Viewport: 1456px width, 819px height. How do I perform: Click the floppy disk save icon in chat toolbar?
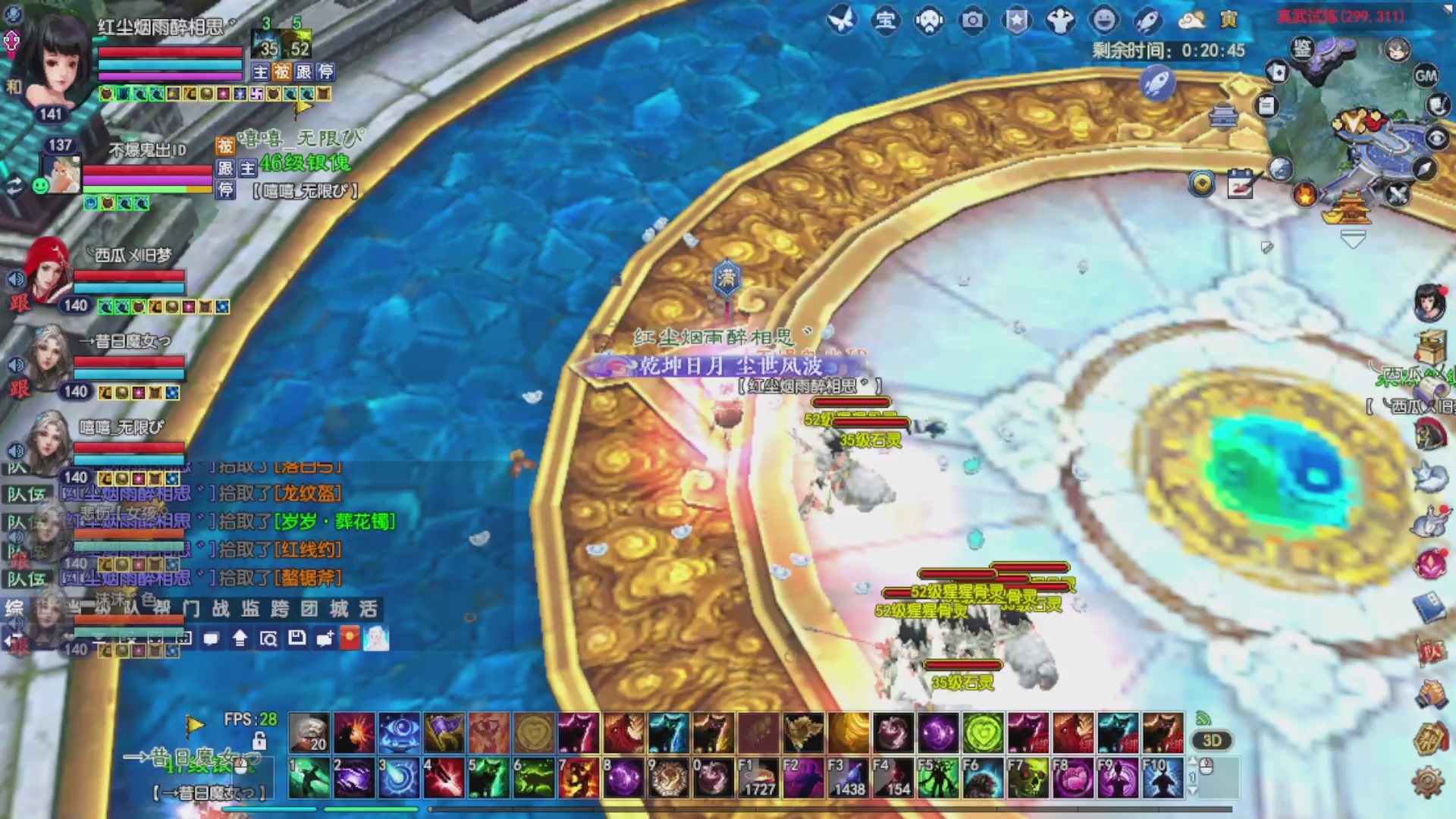pos(297,639)
